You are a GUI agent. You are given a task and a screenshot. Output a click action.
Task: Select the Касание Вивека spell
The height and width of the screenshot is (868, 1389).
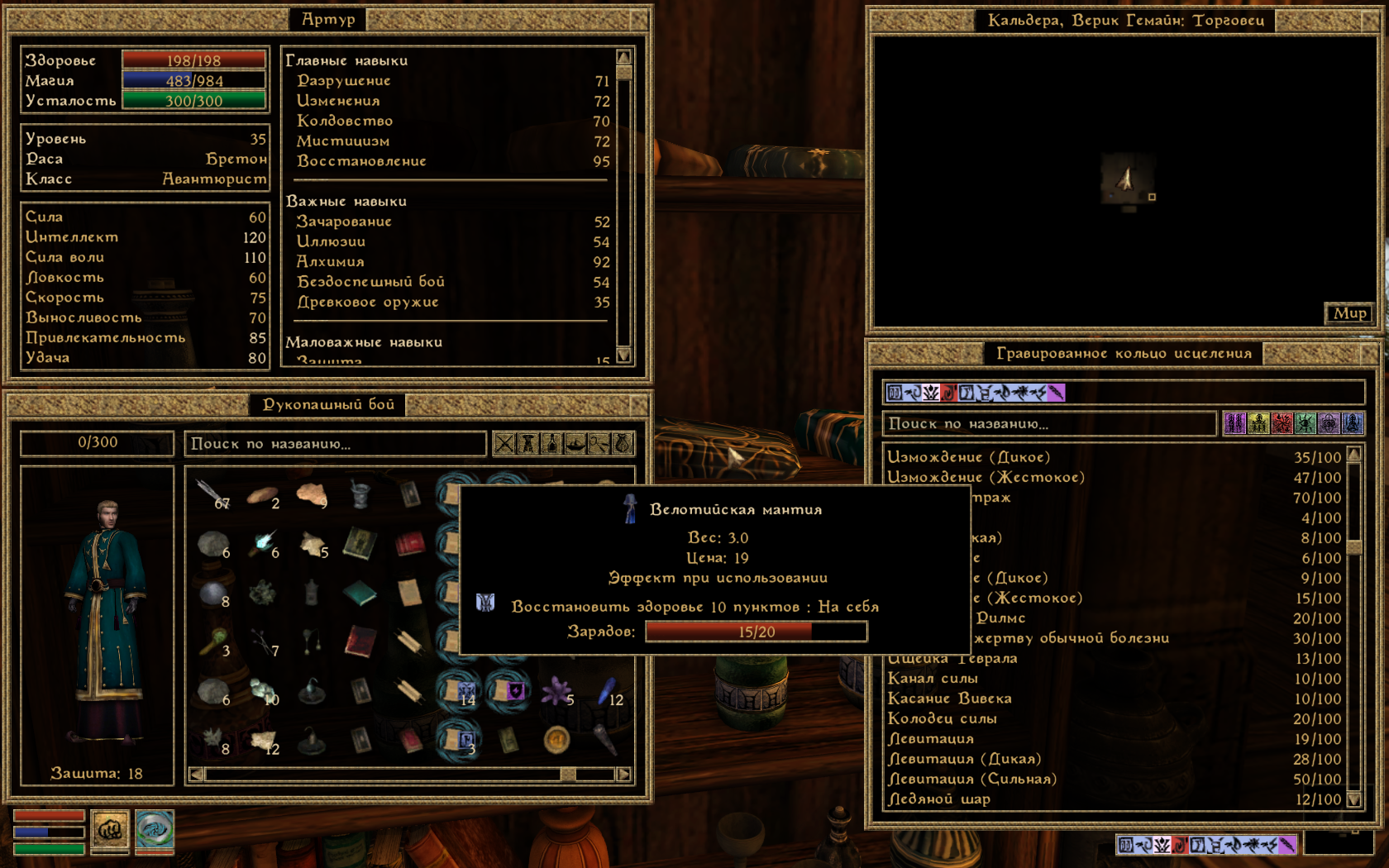[949, 699]
